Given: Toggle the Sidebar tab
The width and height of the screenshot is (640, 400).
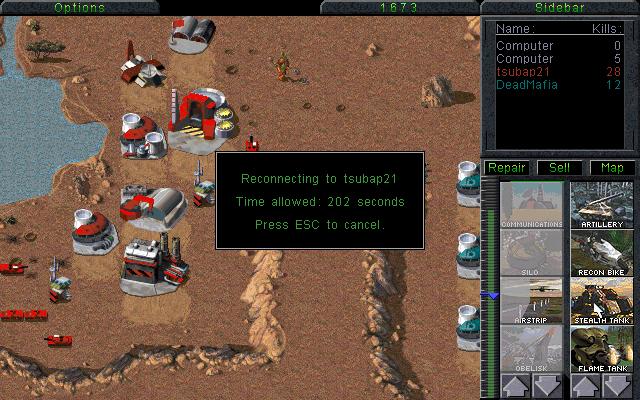Looking at the screenshot, I should (559, 7).
